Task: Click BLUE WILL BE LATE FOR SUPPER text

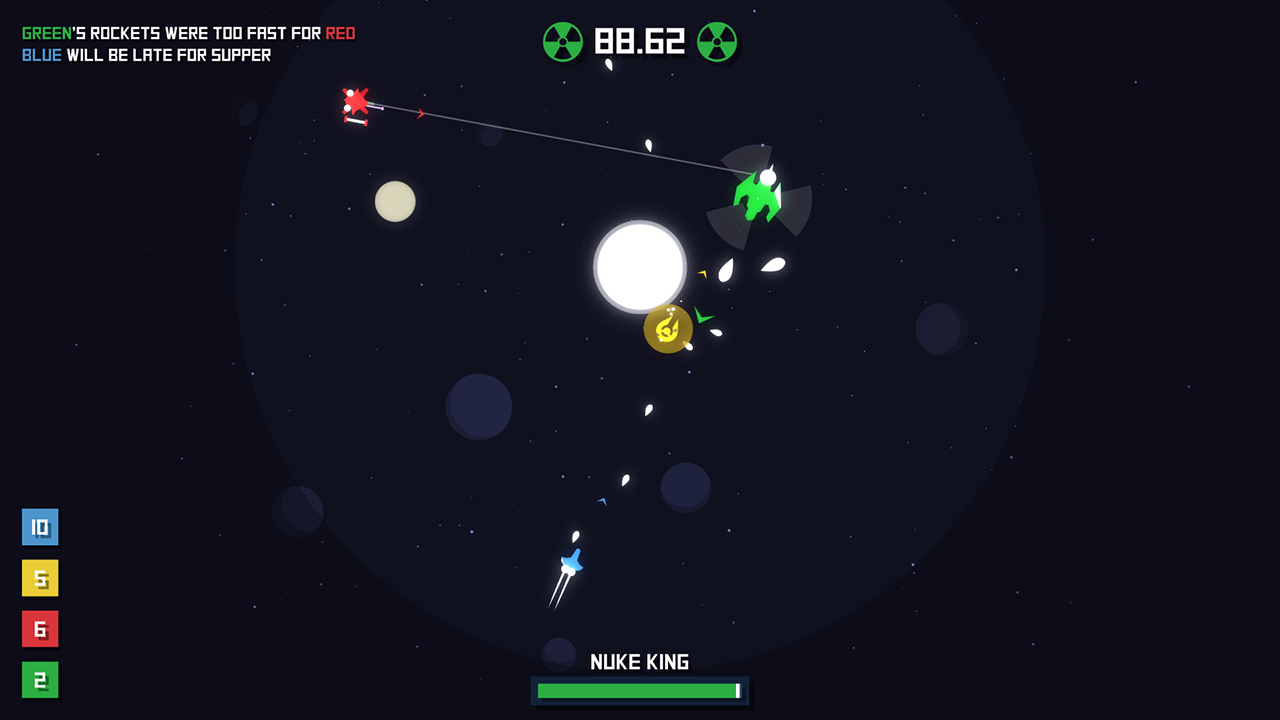Action: (146, 55)
